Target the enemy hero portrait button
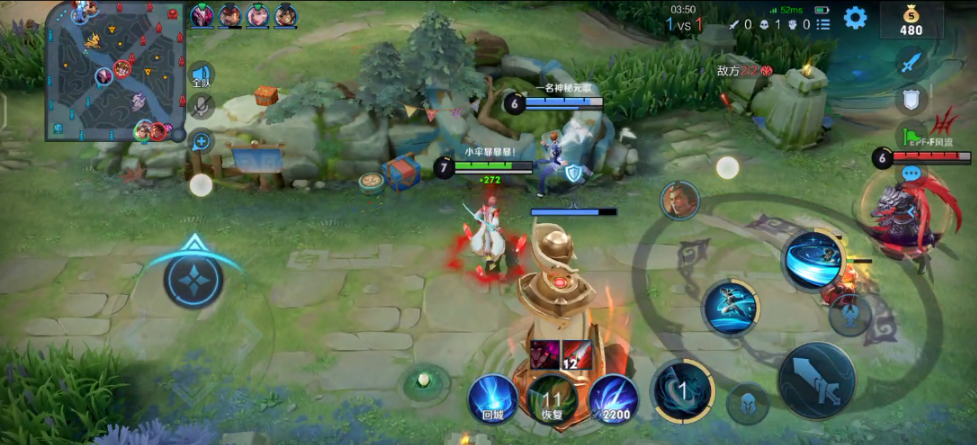 679,200
